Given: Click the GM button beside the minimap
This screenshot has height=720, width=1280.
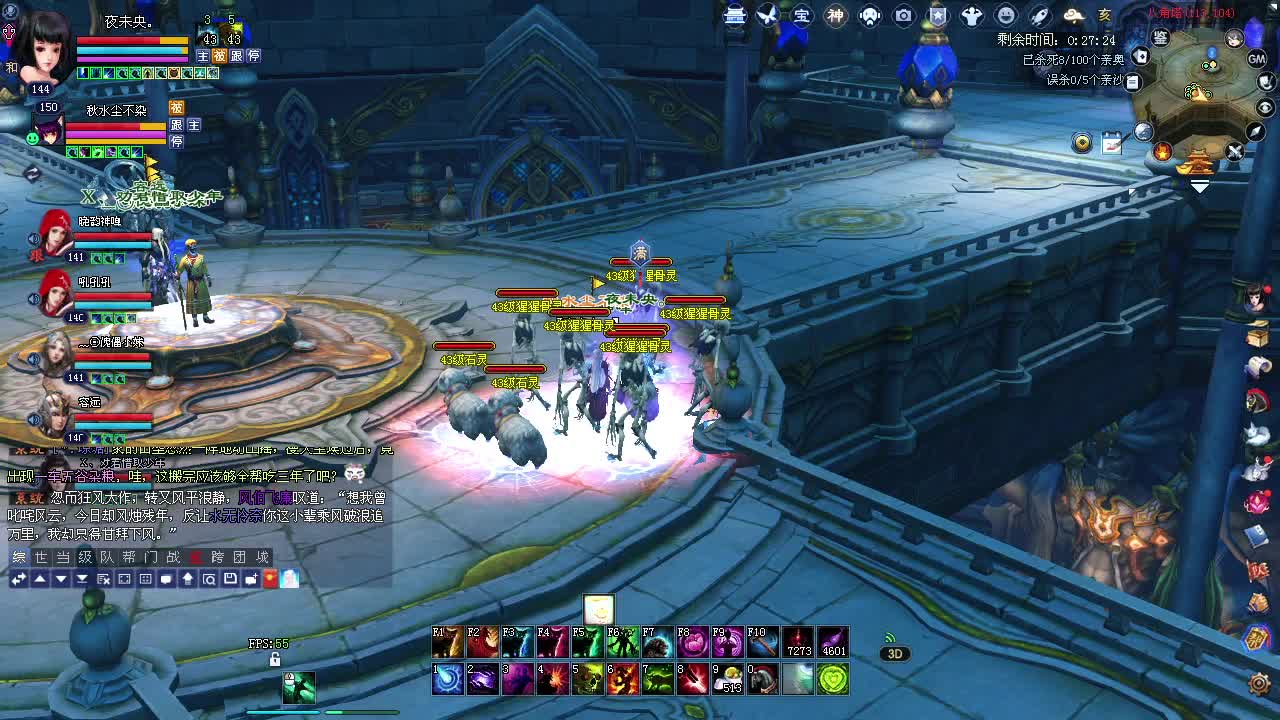Looking at the screenshot, I should 1257,59.
